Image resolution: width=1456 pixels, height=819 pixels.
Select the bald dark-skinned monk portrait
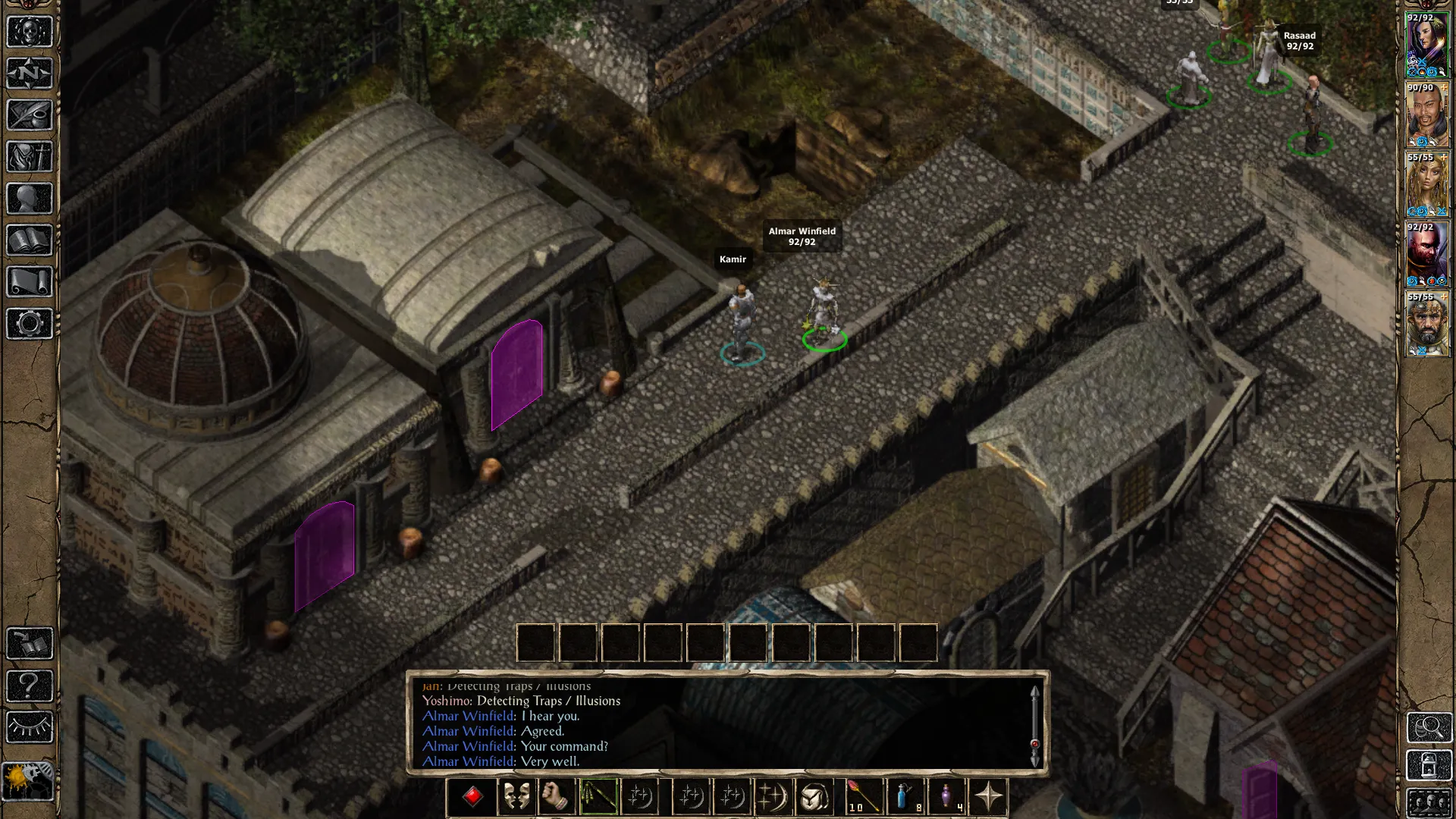pyautogui.click(x=1426, y=116)
